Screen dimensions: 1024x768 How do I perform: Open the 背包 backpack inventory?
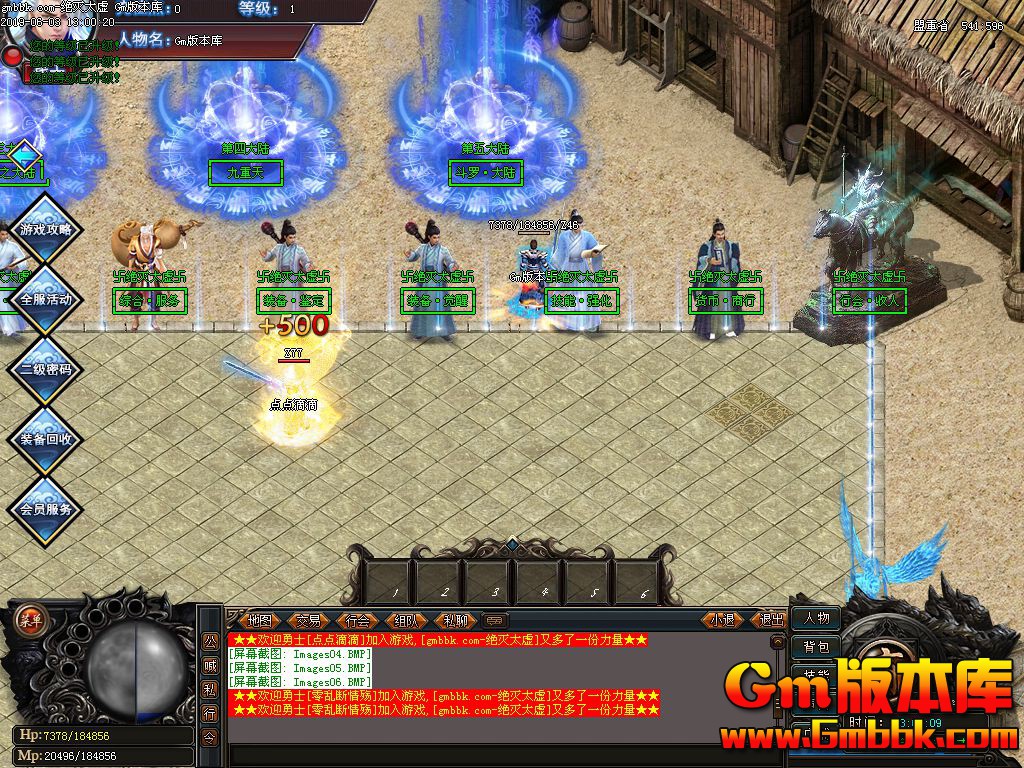[x=816, y=647]
